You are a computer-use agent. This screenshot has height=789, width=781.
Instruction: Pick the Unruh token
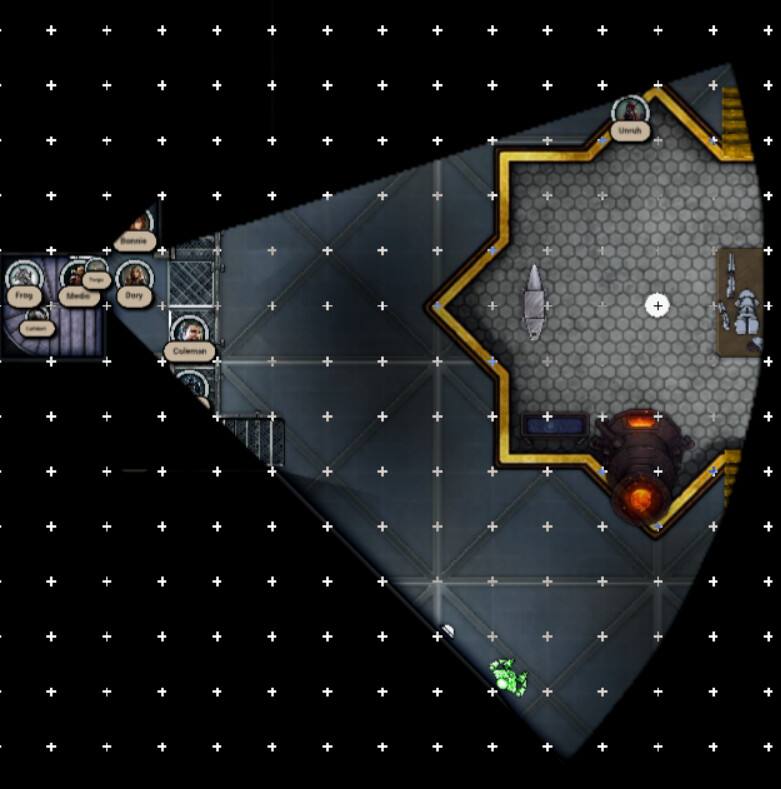click(x=630, y=112)
